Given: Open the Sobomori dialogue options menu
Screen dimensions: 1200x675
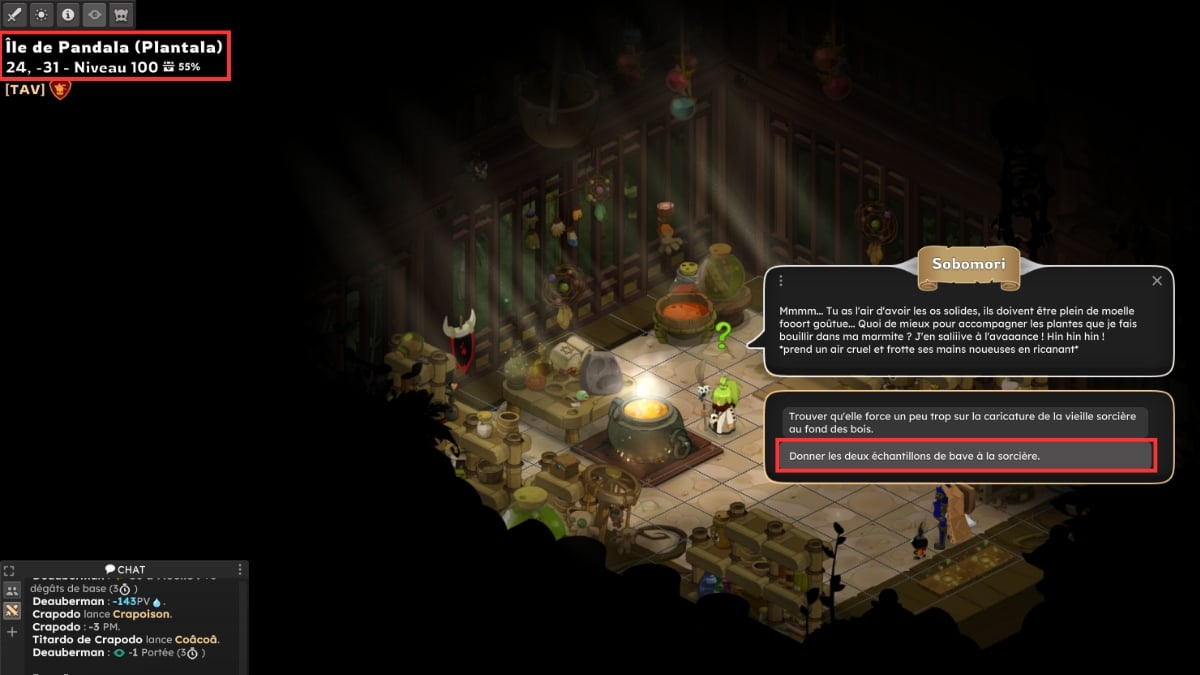Looking at the screenshot, I should 781,281.
